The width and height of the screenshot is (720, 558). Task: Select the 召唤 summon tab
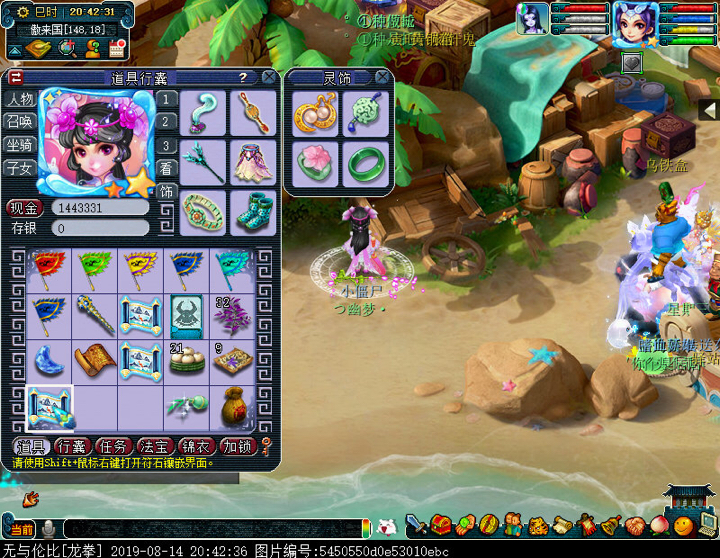(x=20, y=122)
